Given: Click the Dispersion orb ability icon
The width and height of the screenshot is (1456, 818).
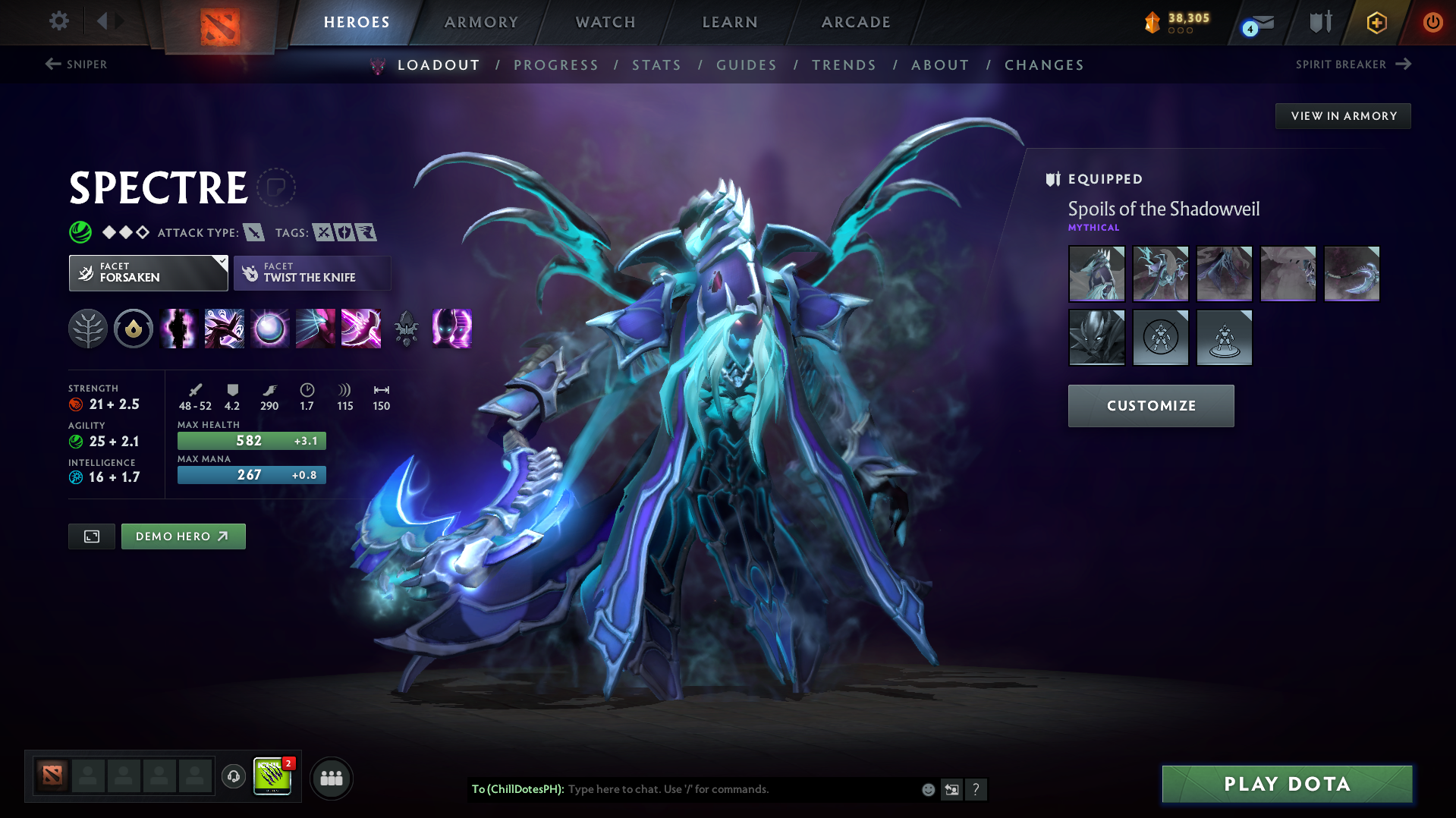Looking at the screenshot, I should click(x=269, y=329).
